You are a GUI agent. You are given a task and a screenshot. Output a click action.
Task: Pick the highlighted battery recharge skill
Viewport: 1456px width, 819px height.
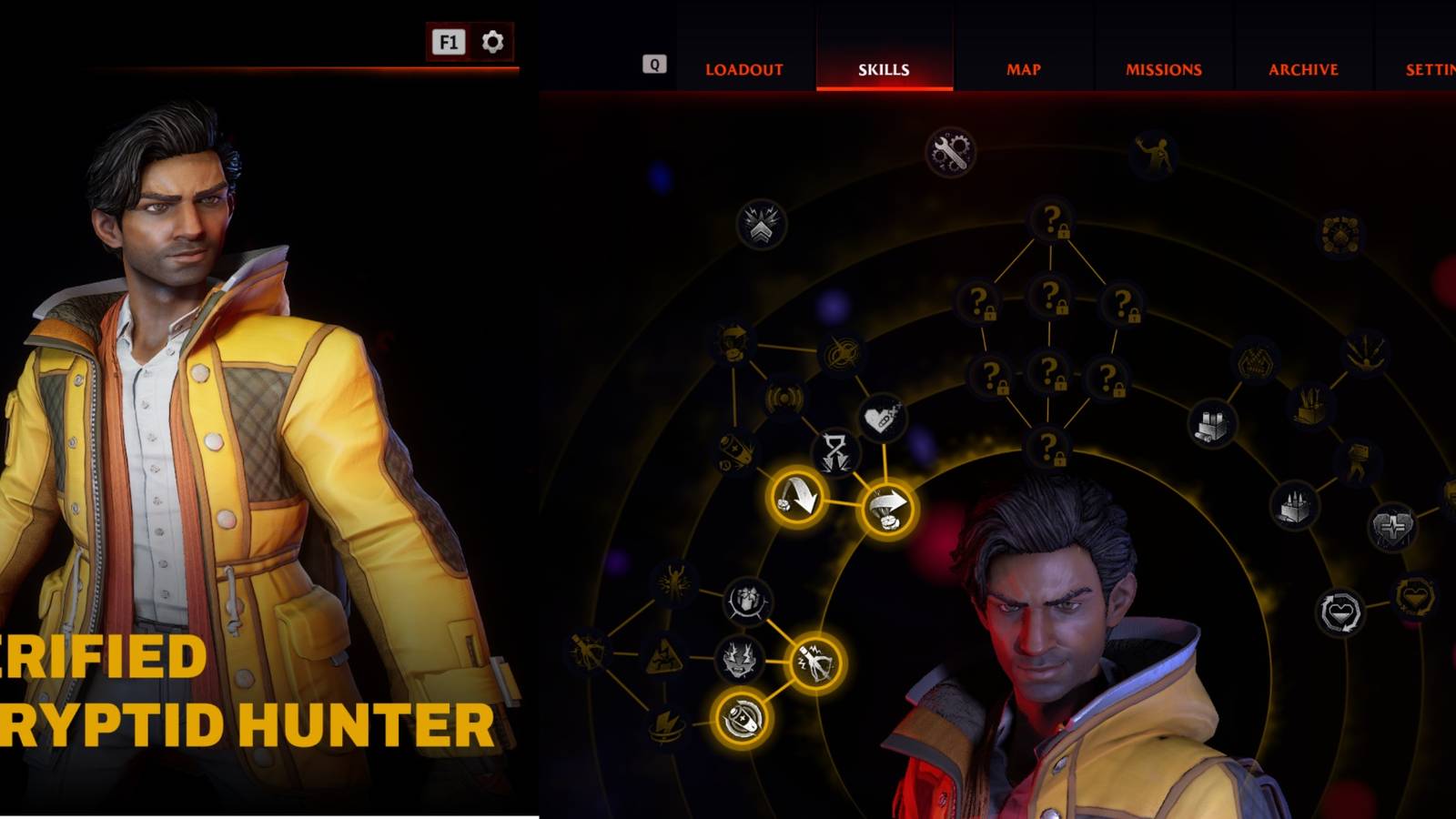[x=741, y=719]
